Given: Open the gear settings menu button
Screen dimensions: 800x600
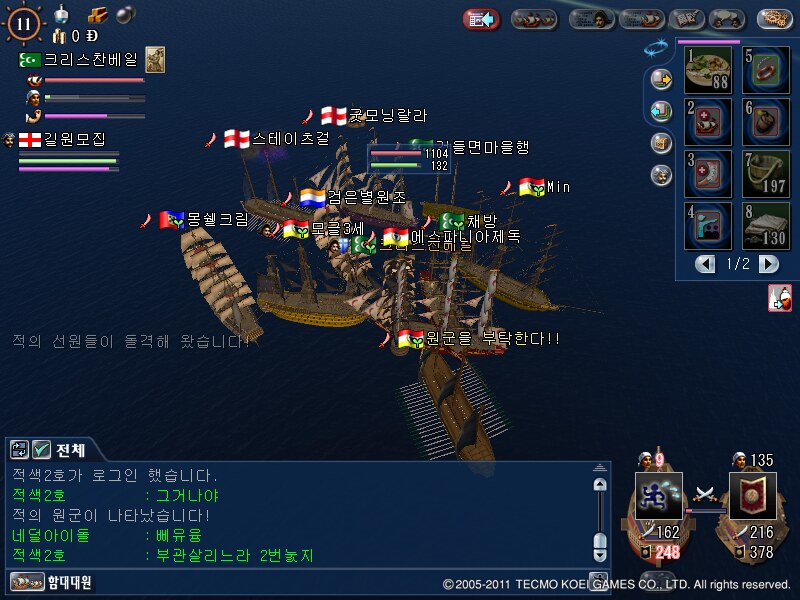Looking at the screenshot, I should tap(775, 18).
